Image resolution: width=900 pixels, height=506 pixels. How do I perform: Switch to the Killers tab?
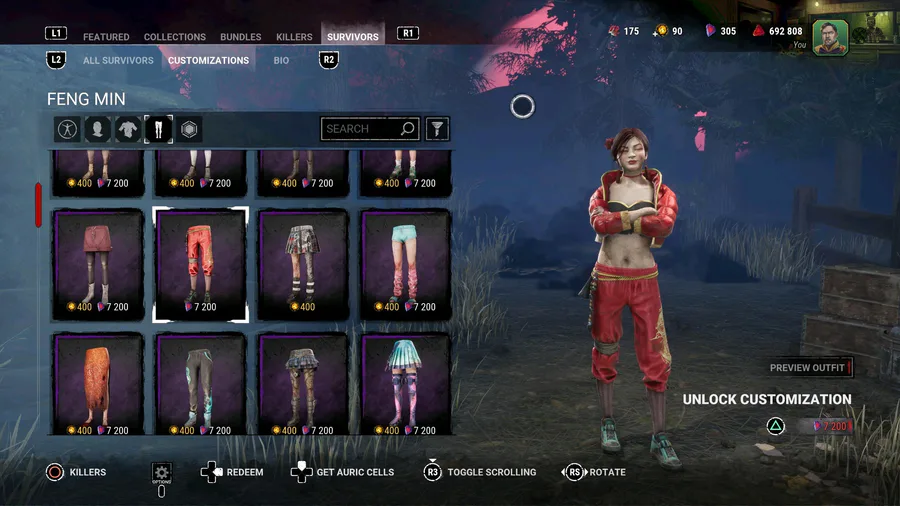294,37
